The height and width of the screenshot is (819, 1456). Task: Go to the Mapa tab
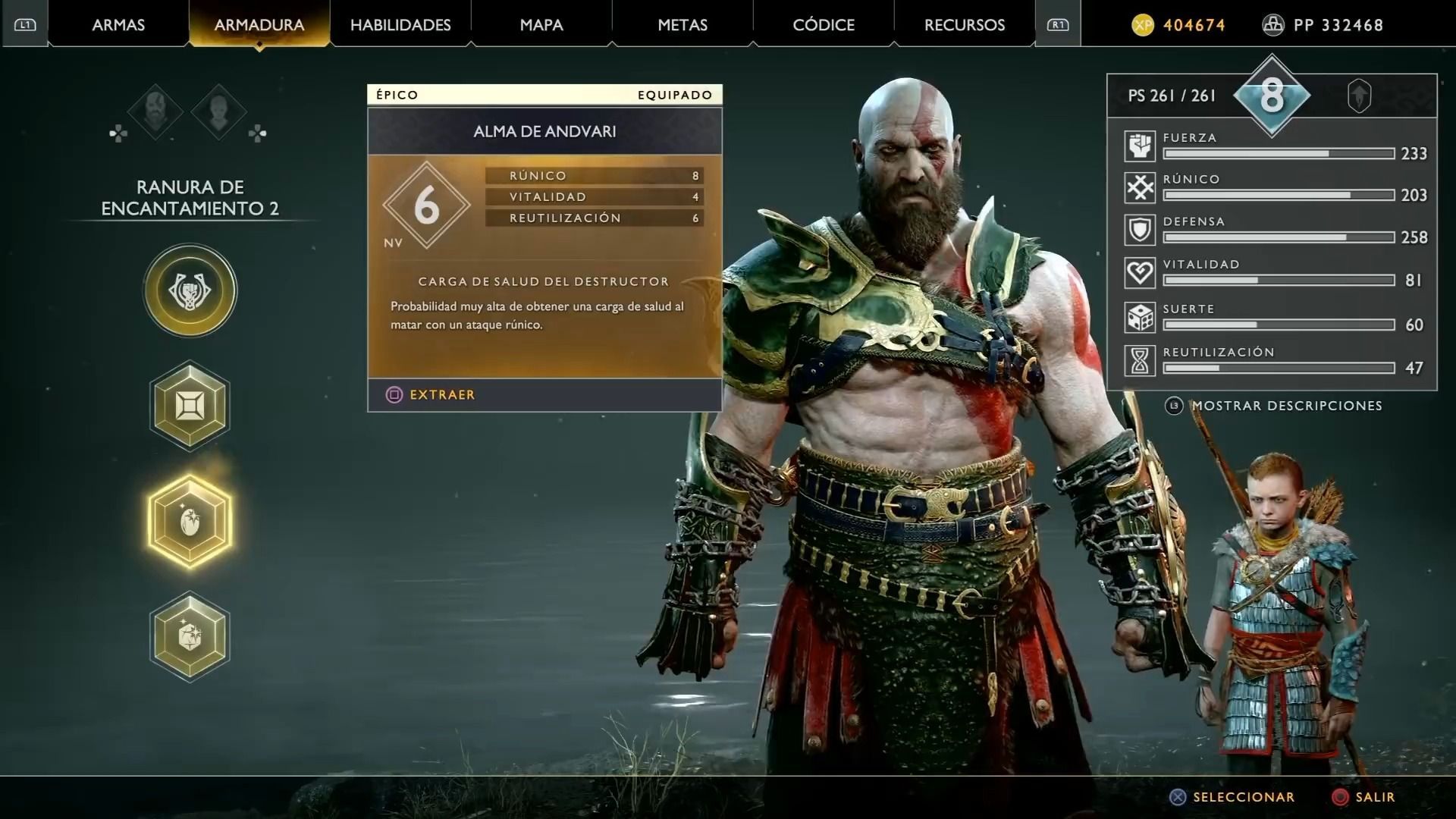541,25
